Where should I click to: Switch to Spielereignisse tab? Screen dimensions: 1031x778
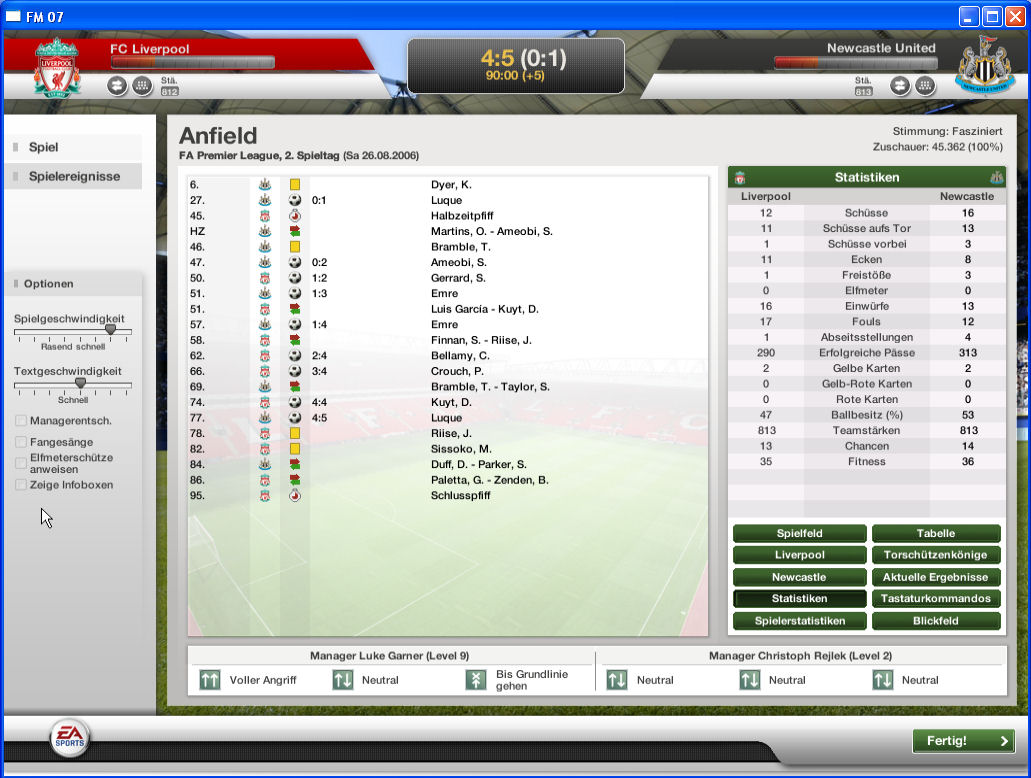[x=74, y=176]
